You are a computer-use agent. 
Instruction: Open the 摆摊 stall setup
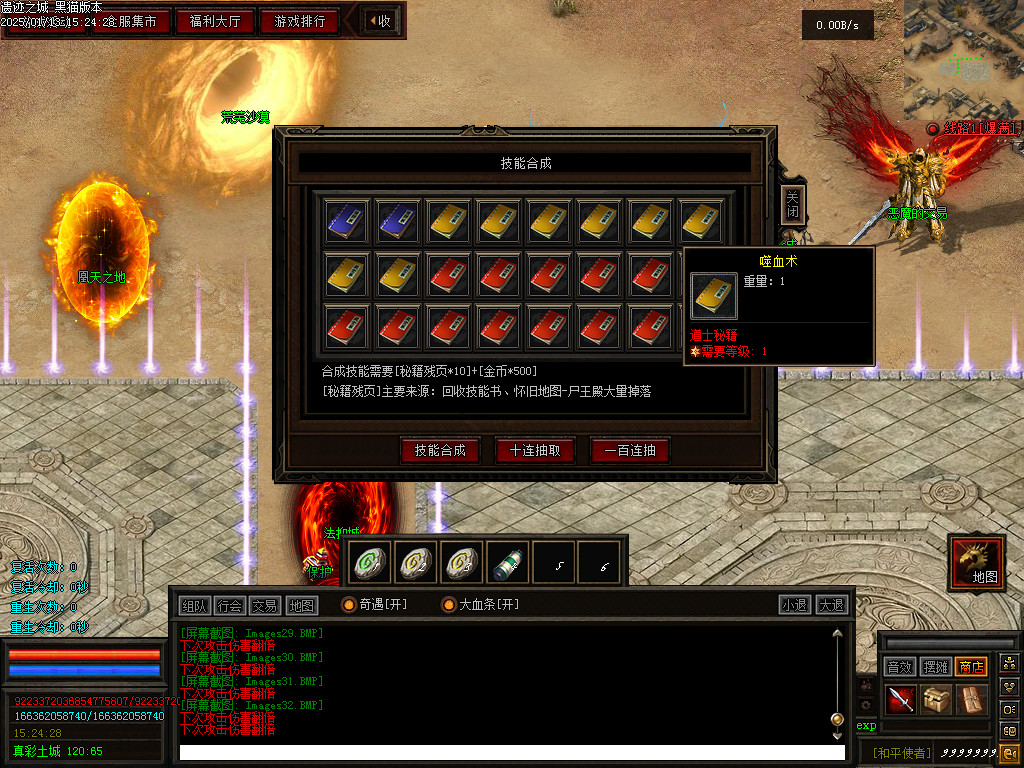coord(936,667)
